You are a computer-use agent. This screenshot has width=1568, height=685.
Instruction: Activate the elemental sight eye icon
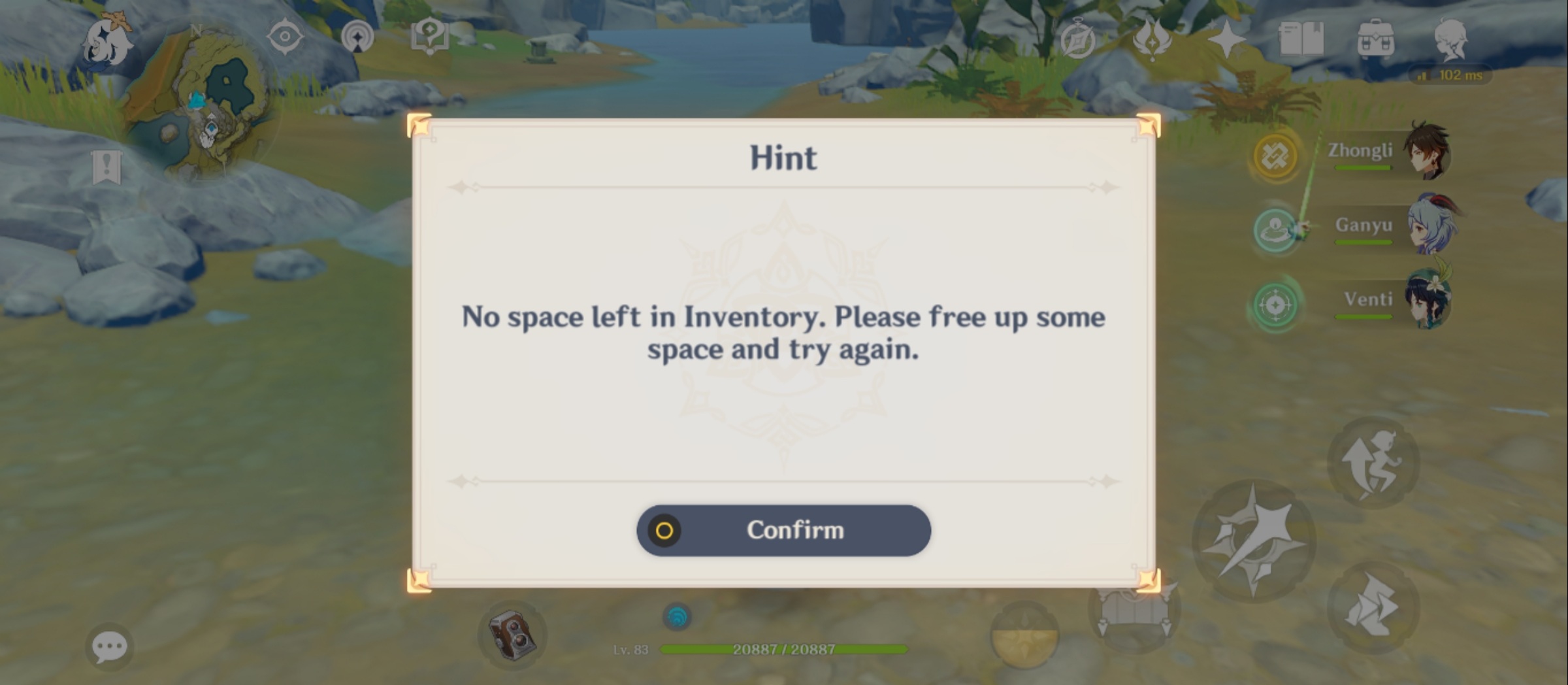click(x=285, y=36)
